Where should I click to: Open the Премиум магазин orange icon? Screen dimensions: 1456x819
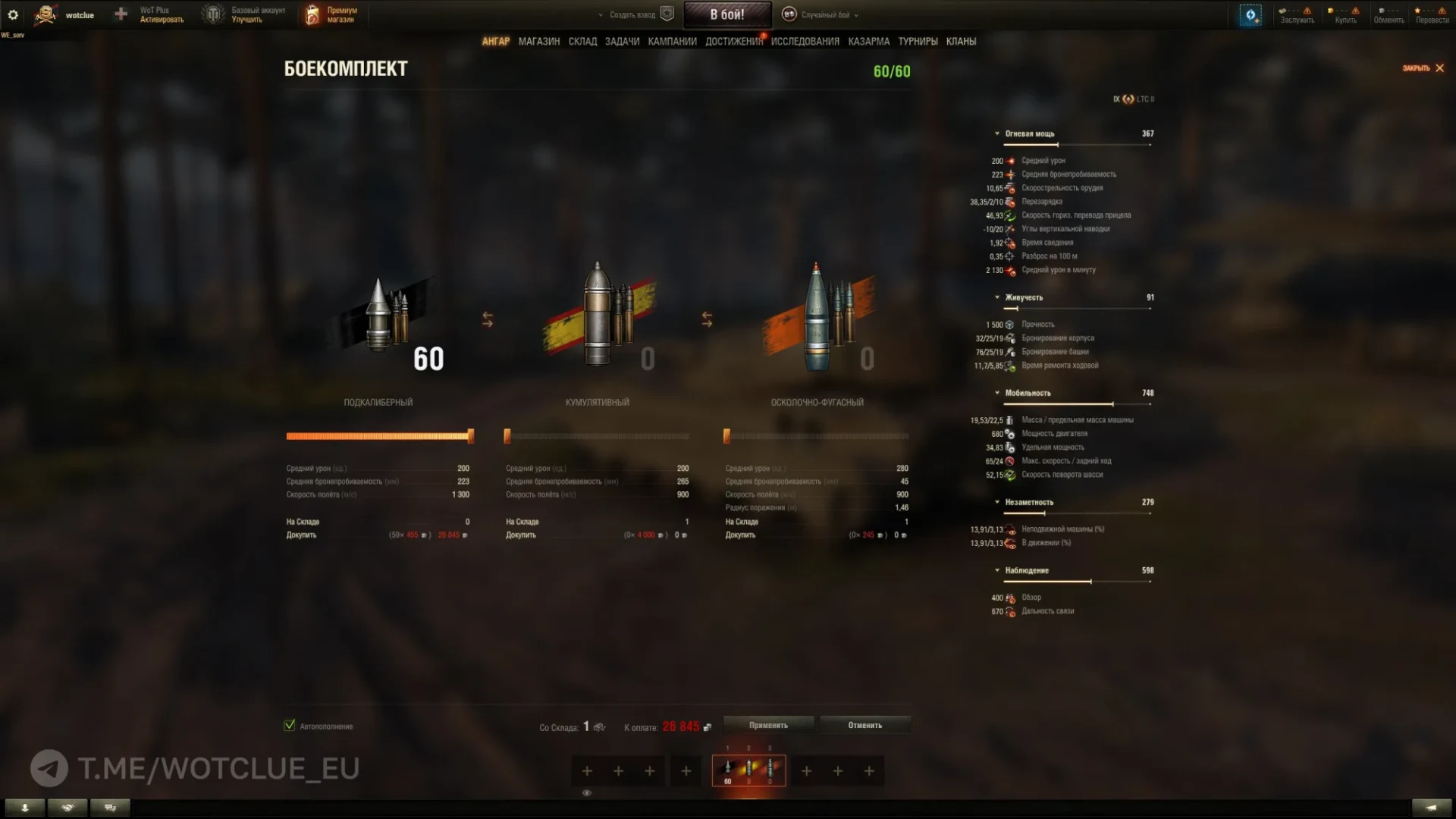point(312,14)
